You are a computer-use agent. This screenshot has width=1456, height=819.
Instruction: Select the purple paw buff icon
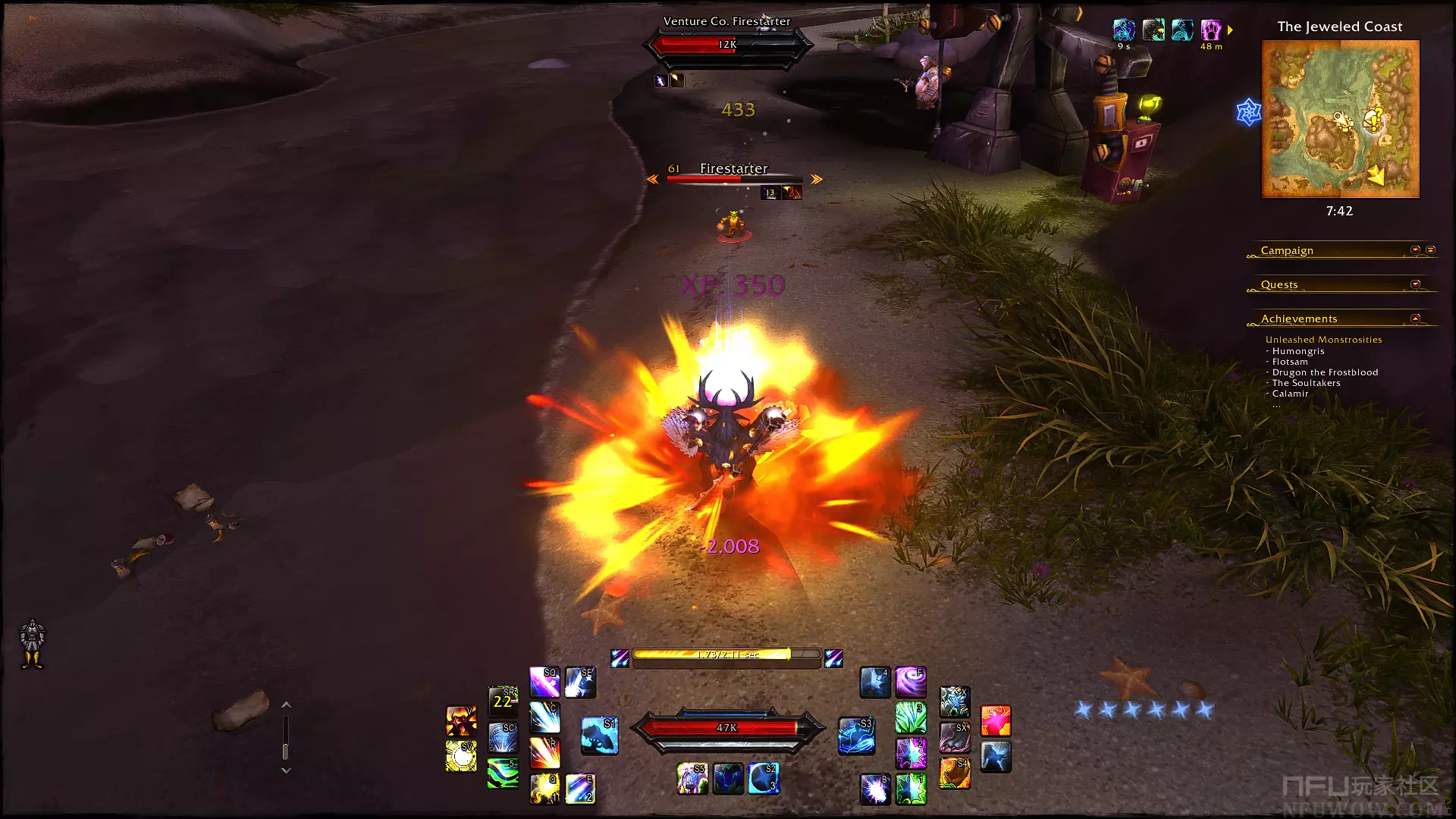[x=1211, y=30]
